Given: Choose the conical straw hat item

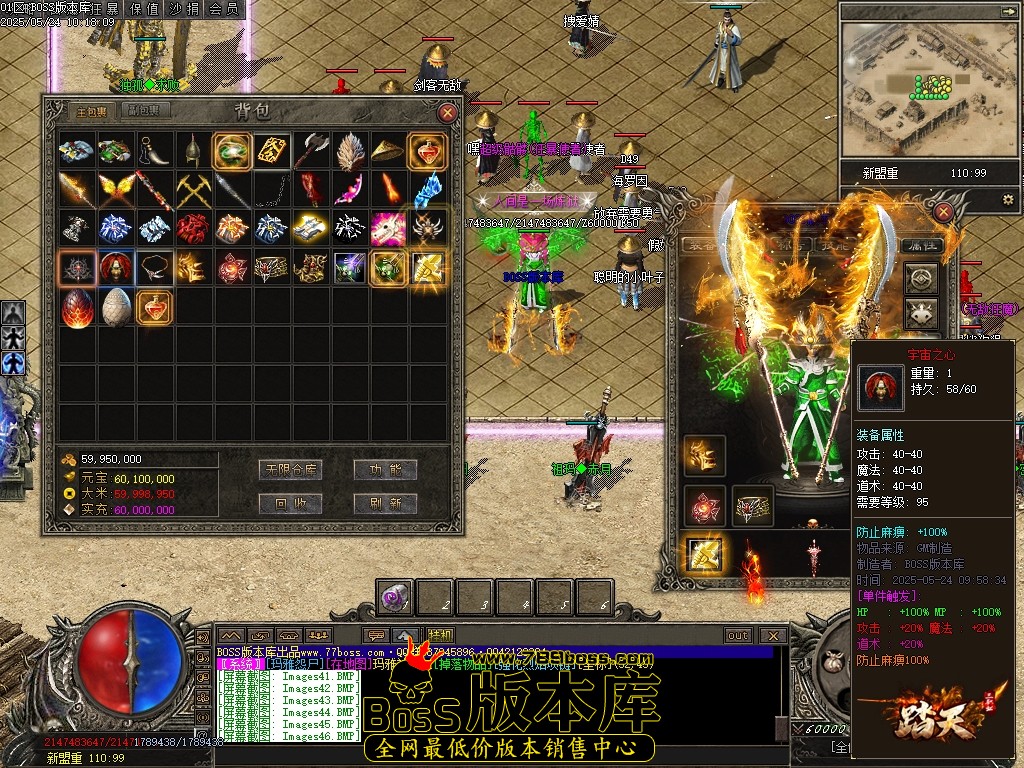Looking at the screenshot, I should (x=388, y=150).
